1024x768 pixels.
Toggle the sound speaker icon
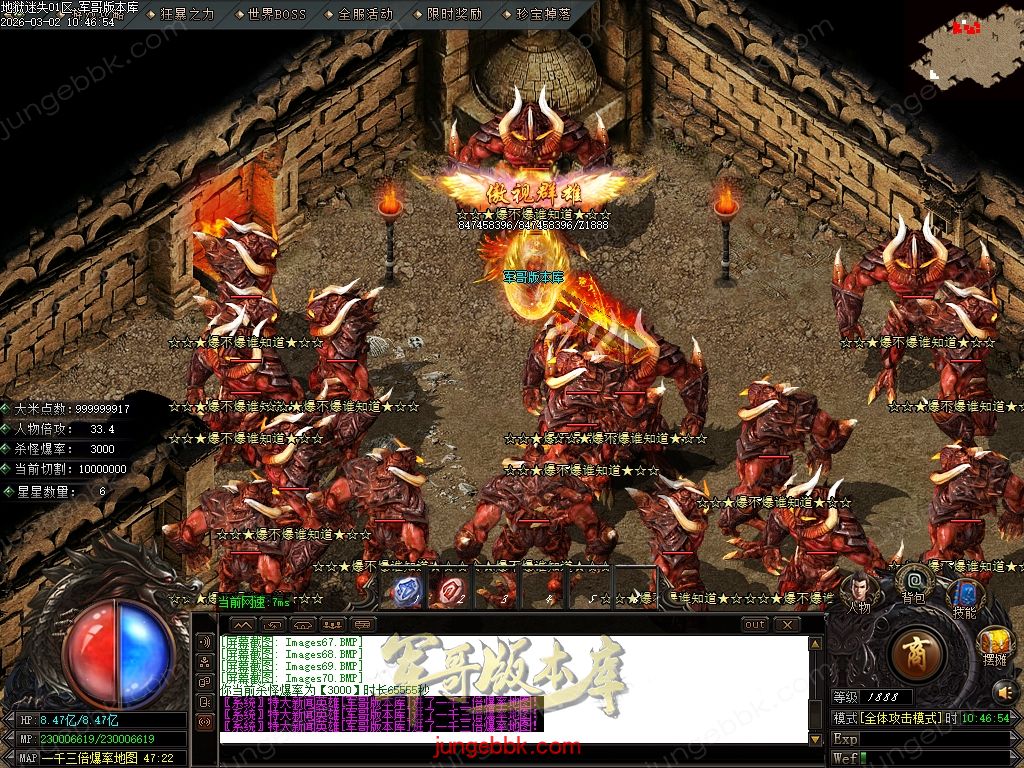pyautogui.click(x=1003, y=691)
